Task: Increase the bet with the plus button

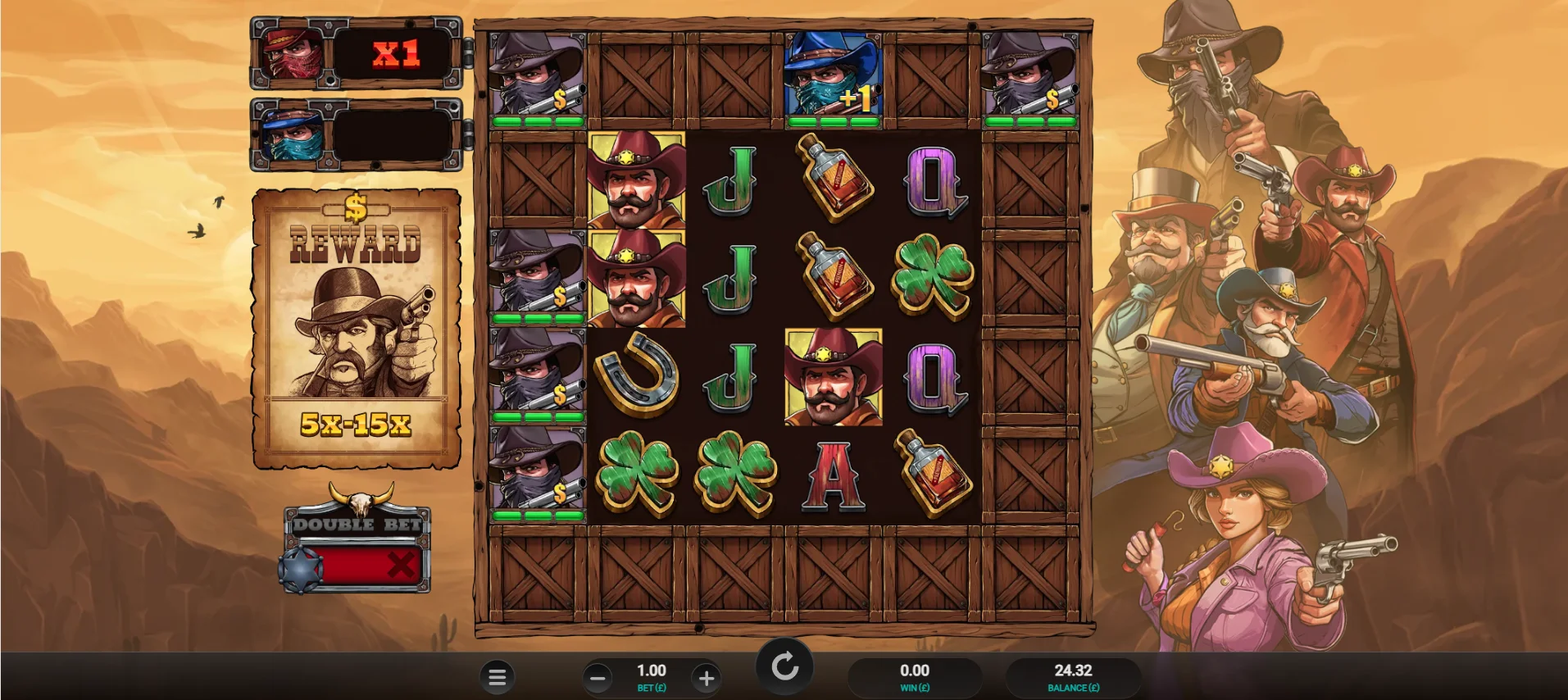Action: click(706, 678)
